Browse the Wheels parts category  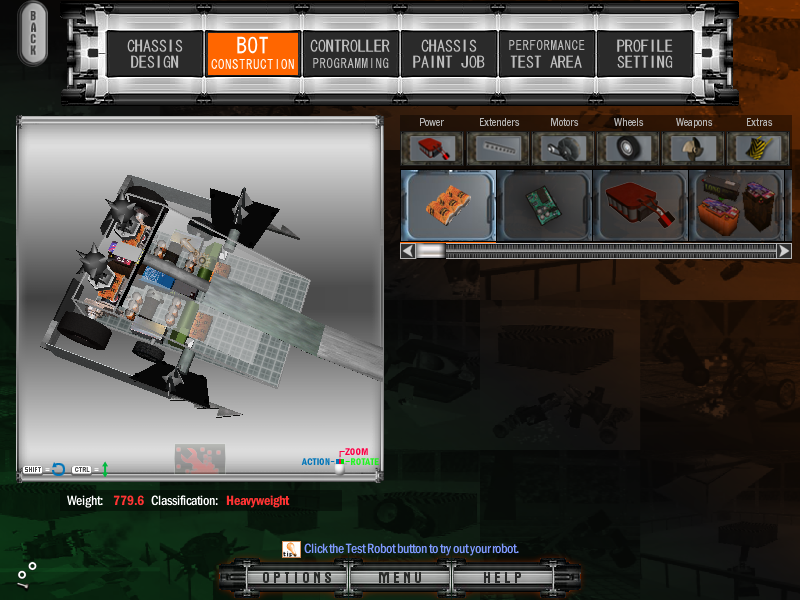pyautogui.click(x=629, y=148)
